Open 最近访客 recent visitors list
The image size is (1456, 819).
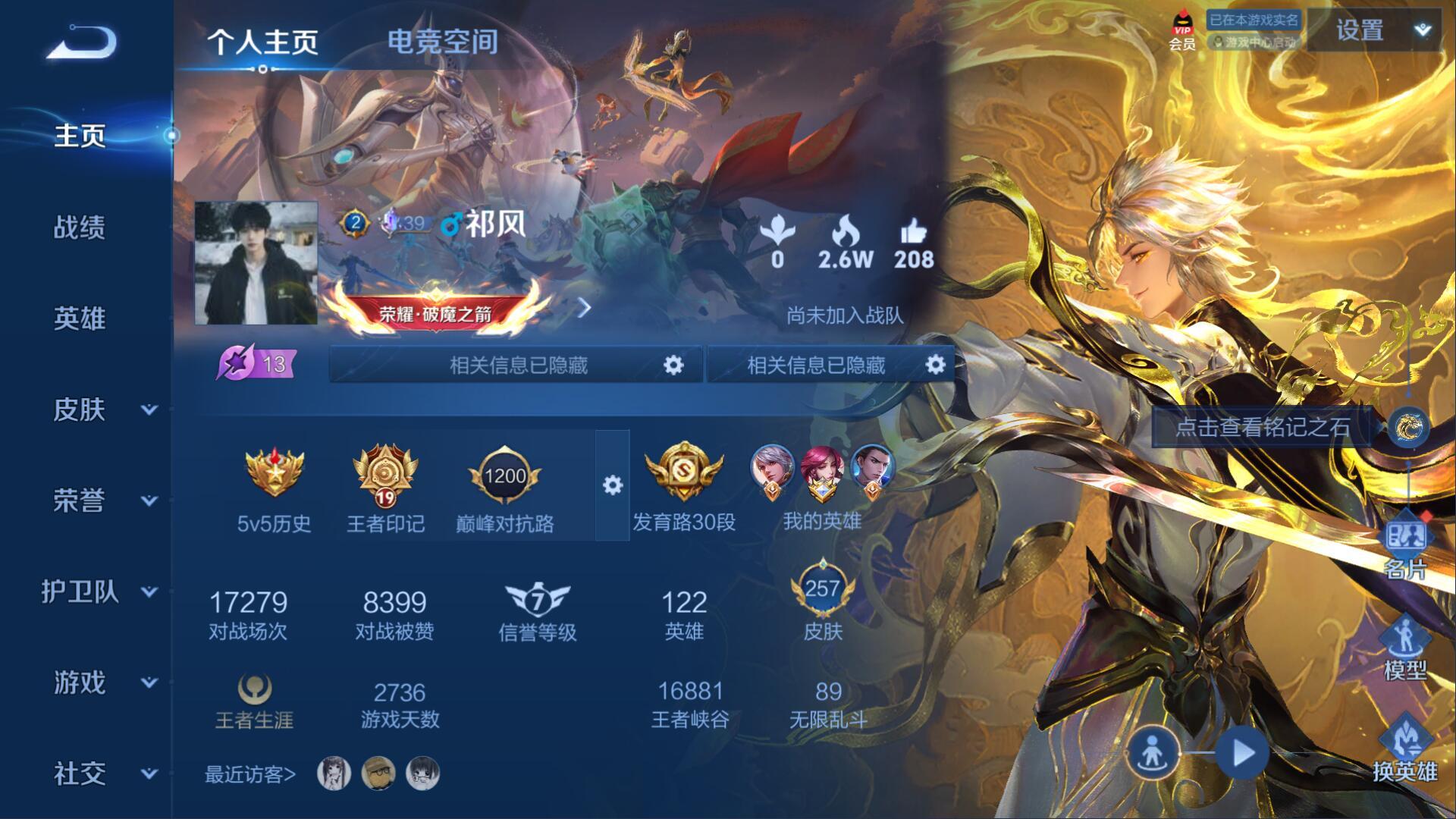tap(249, 774)
